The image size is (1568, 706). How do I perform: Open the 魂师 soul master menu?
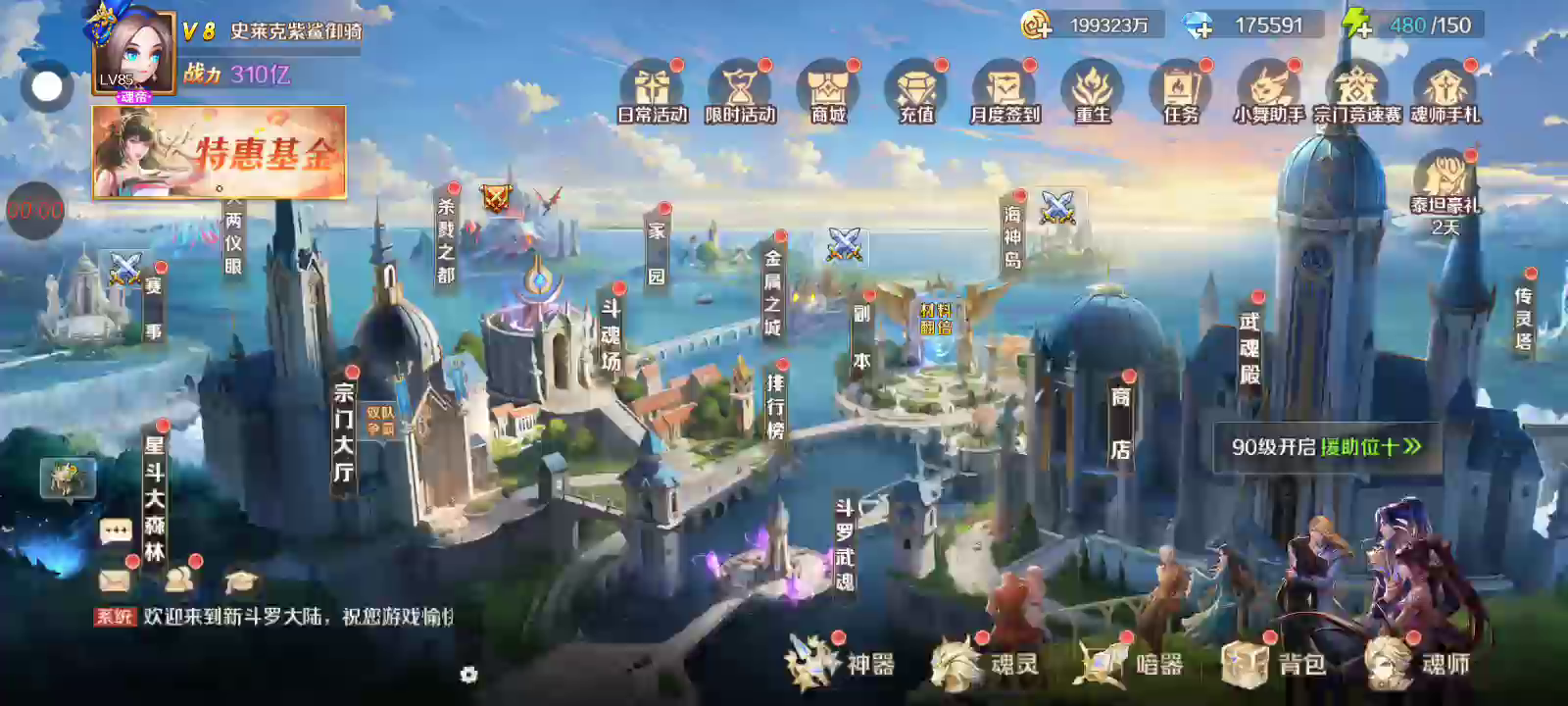[x=1418, y=663]
